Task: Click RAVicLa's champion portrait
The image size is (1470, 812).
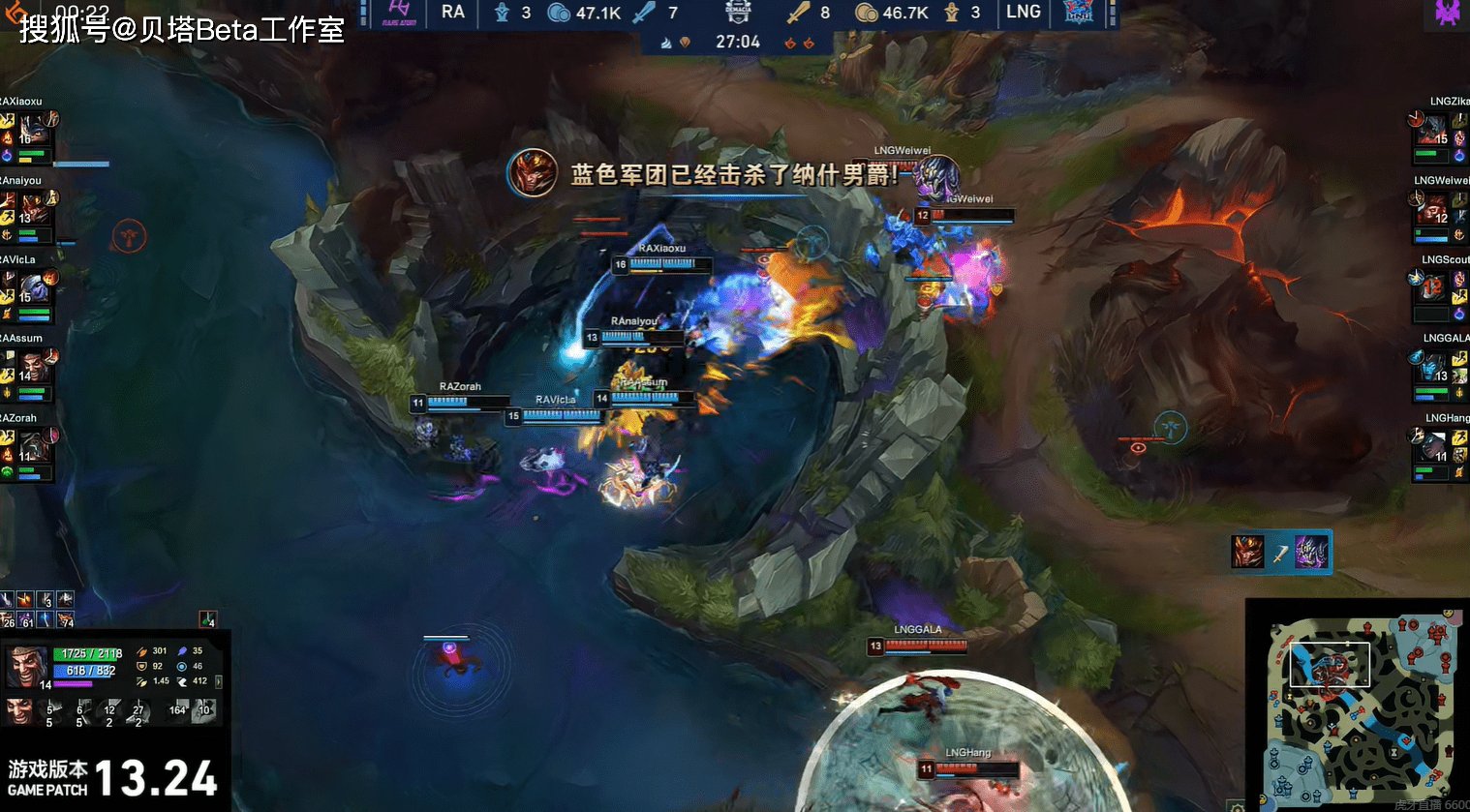Action: [34, 288]
